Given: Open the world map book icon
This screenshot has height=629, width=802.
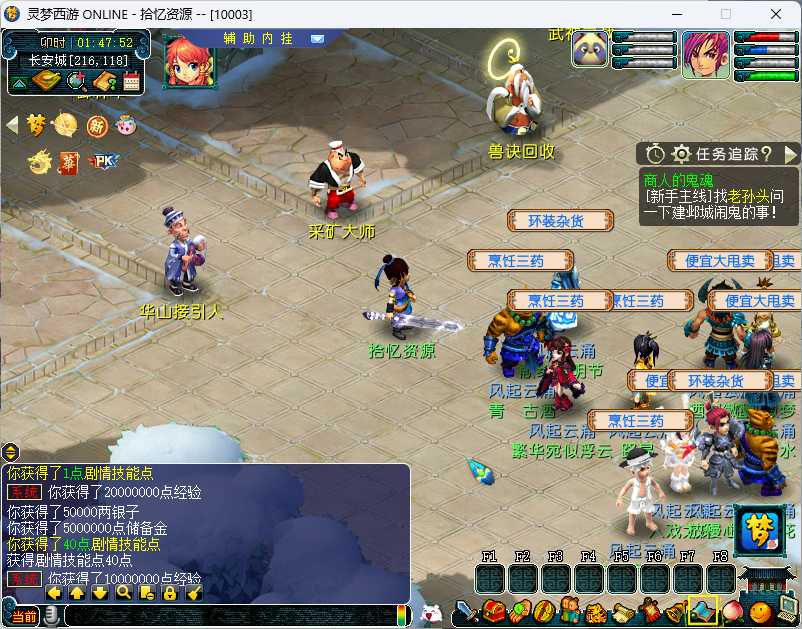Looking at the screenshot, I should point(46,81).
